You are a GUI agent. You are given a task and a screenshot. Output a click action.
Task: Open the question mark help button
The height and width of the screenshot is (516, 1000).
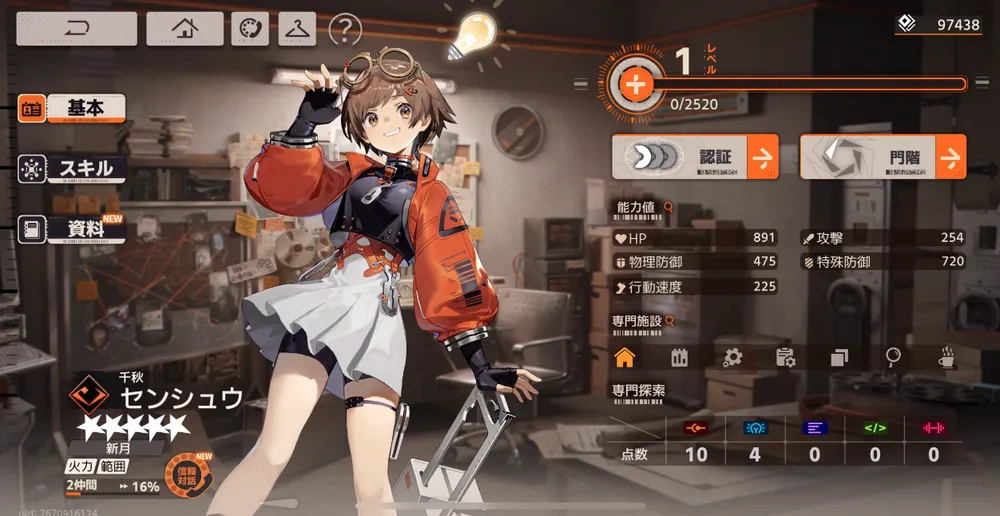pos(345,29)
